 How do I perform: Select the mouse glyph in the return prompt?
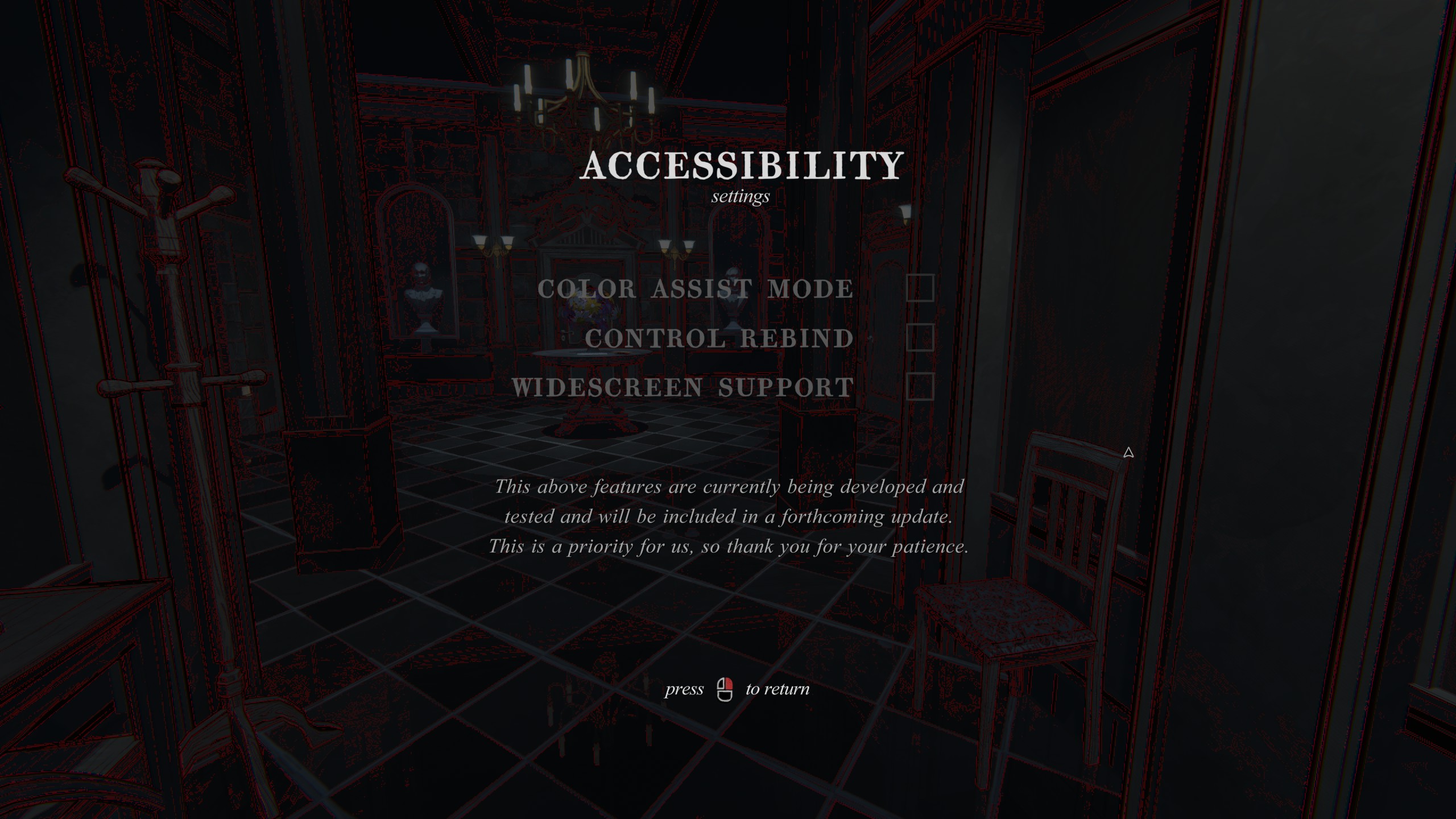coord(725,689)
